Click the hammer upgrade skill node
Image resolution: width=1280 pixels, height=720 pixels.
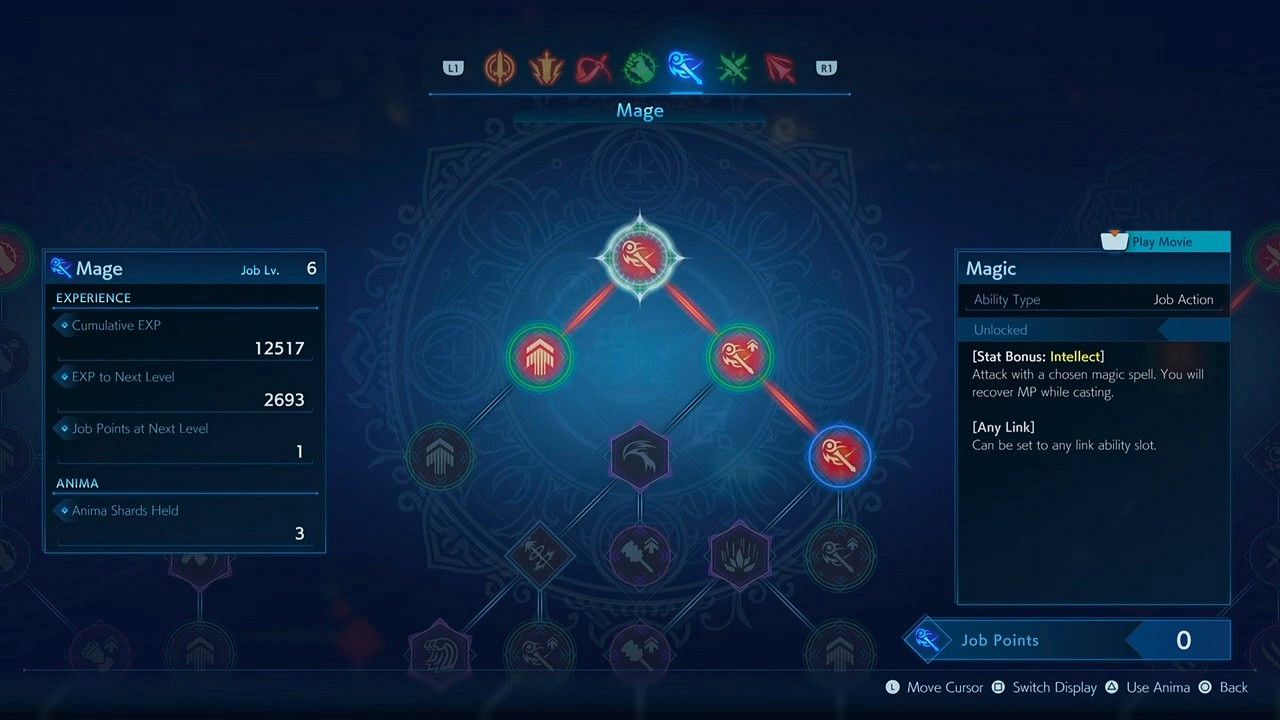[x=640, y=557]
